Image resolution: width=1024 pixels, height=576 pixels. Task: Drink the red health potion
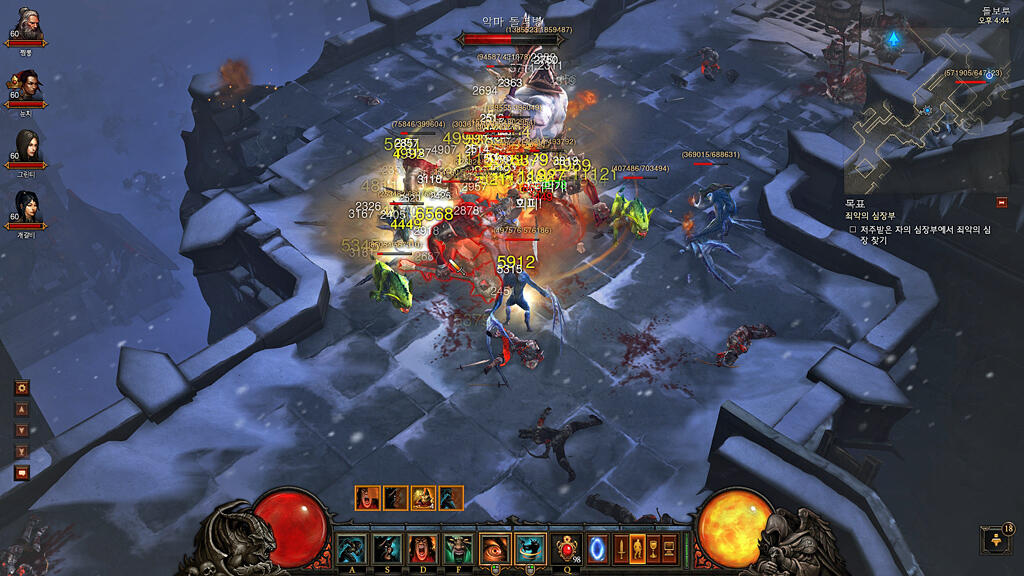pos(568,548)
